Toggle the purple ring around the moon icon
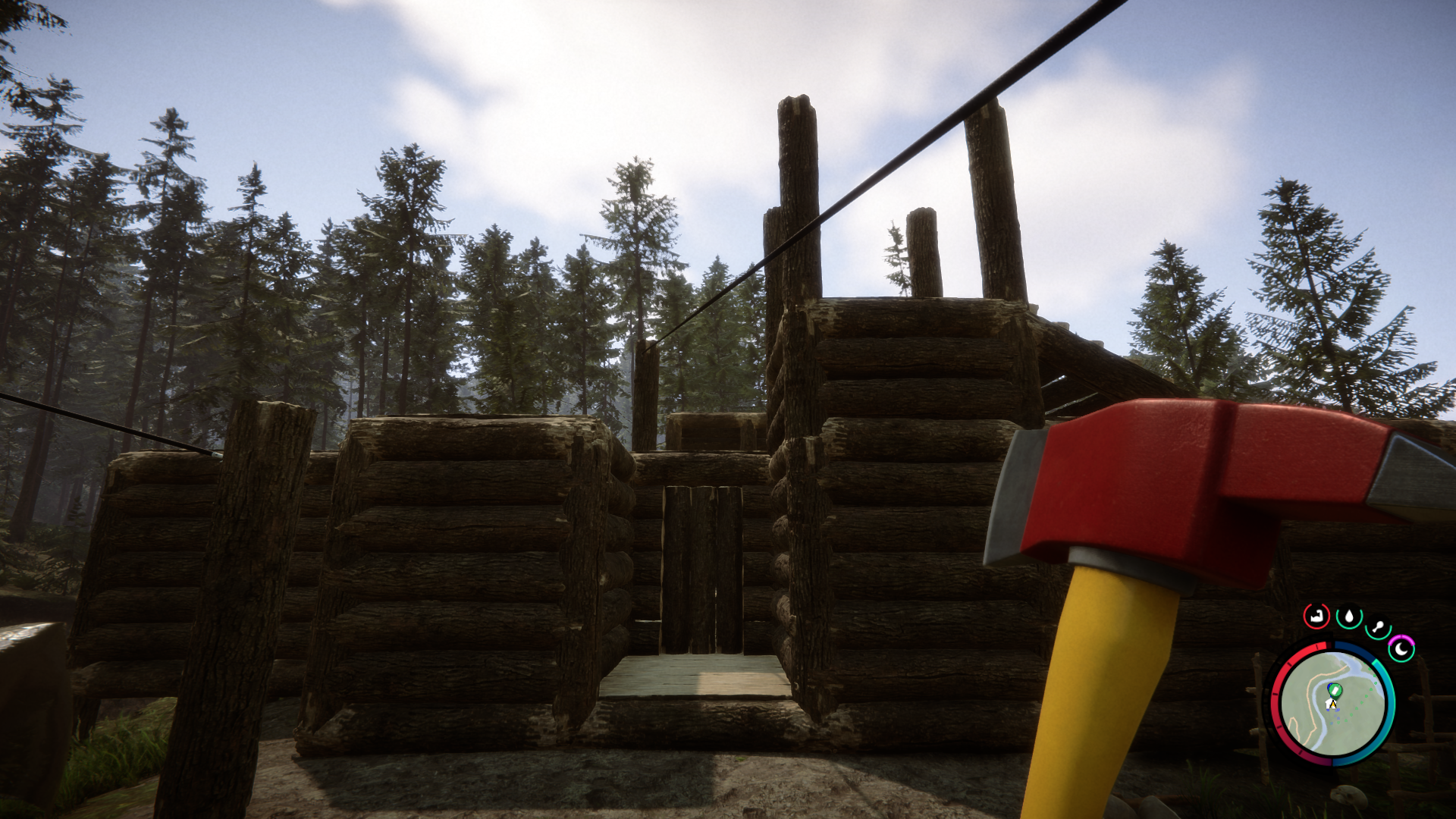Image resolution: width=1456 pixels, height=819 pixels. click(x=1402, y=638)
